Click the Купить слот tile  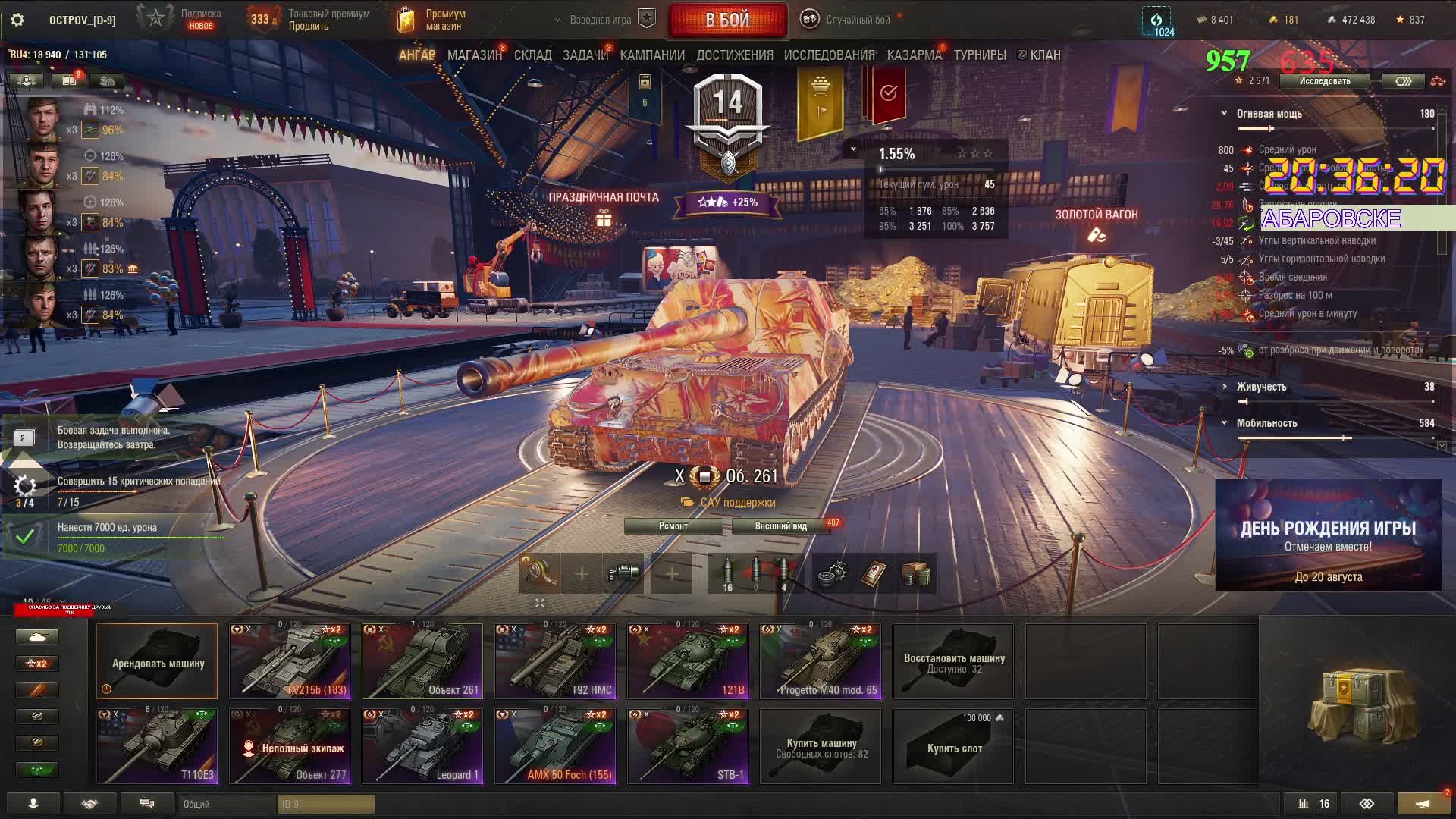point(953,746)
